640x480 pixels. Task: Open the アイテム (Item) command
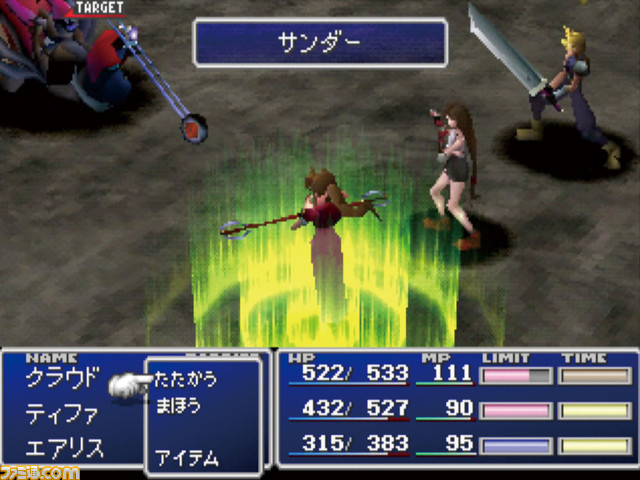pyautogui.click(x=187, y=458)
